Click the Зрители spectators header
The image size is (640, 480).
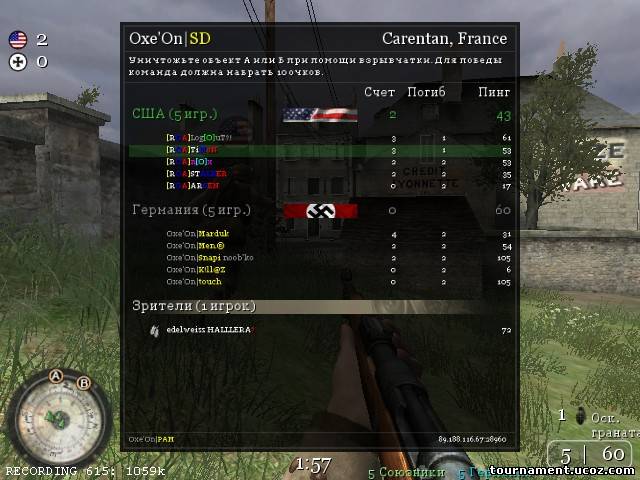pos(194,305)
